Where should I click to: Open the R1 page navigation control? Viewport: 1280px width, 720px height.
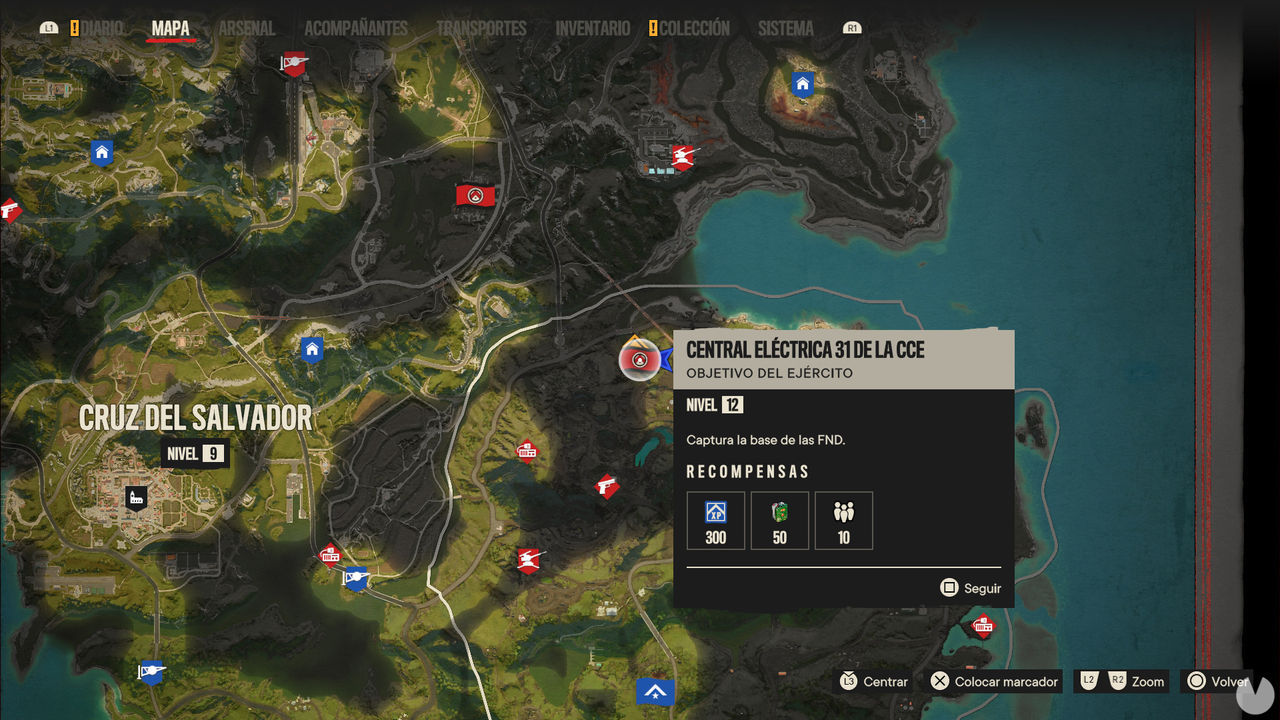click(x=852, y=28)
